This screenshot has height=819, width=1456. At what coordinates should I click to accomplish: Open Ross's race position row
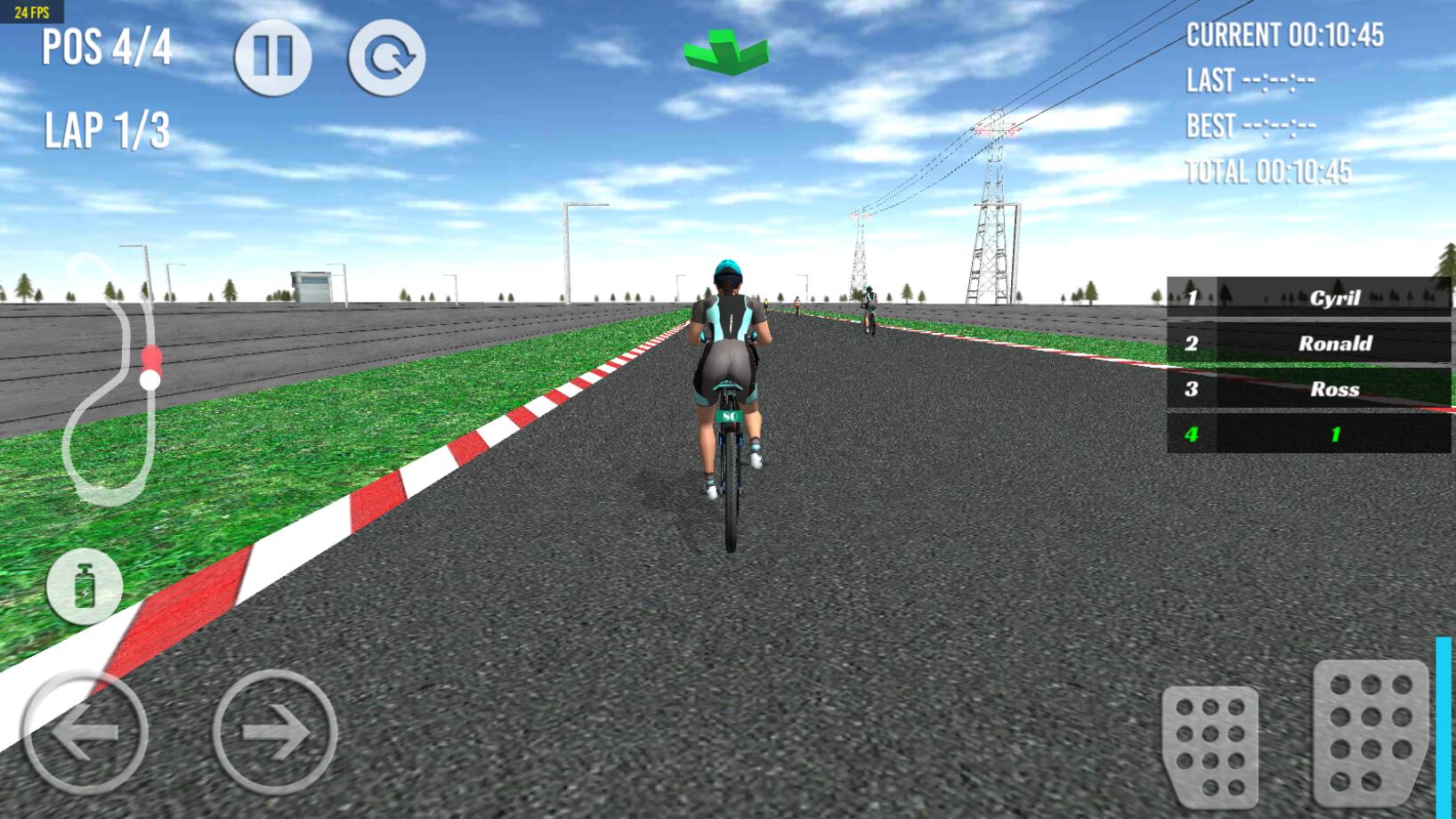(1306, 388)
